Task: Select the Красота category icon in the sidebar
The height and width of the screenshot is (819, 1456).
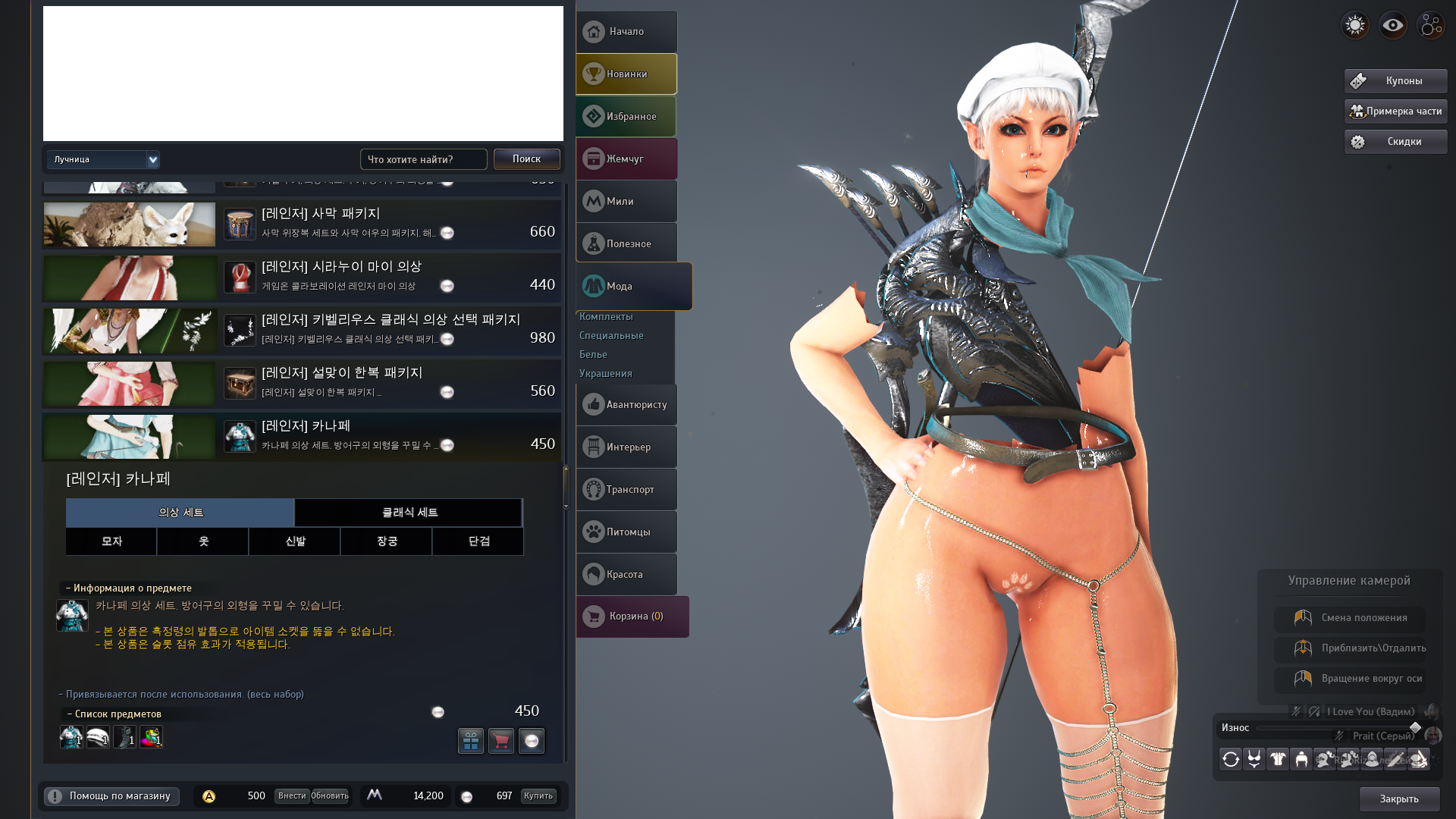Action: (626, 574)
